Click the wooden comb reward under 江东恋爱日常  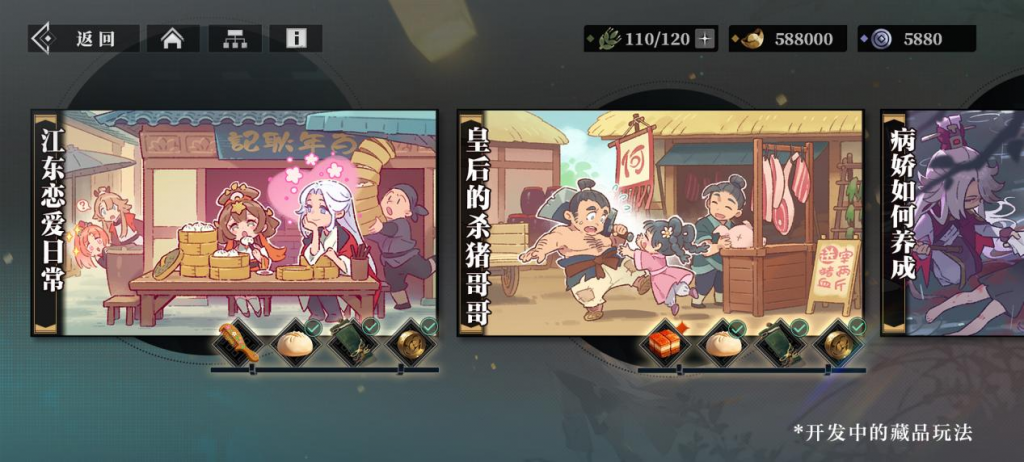(x=238, y=343)
